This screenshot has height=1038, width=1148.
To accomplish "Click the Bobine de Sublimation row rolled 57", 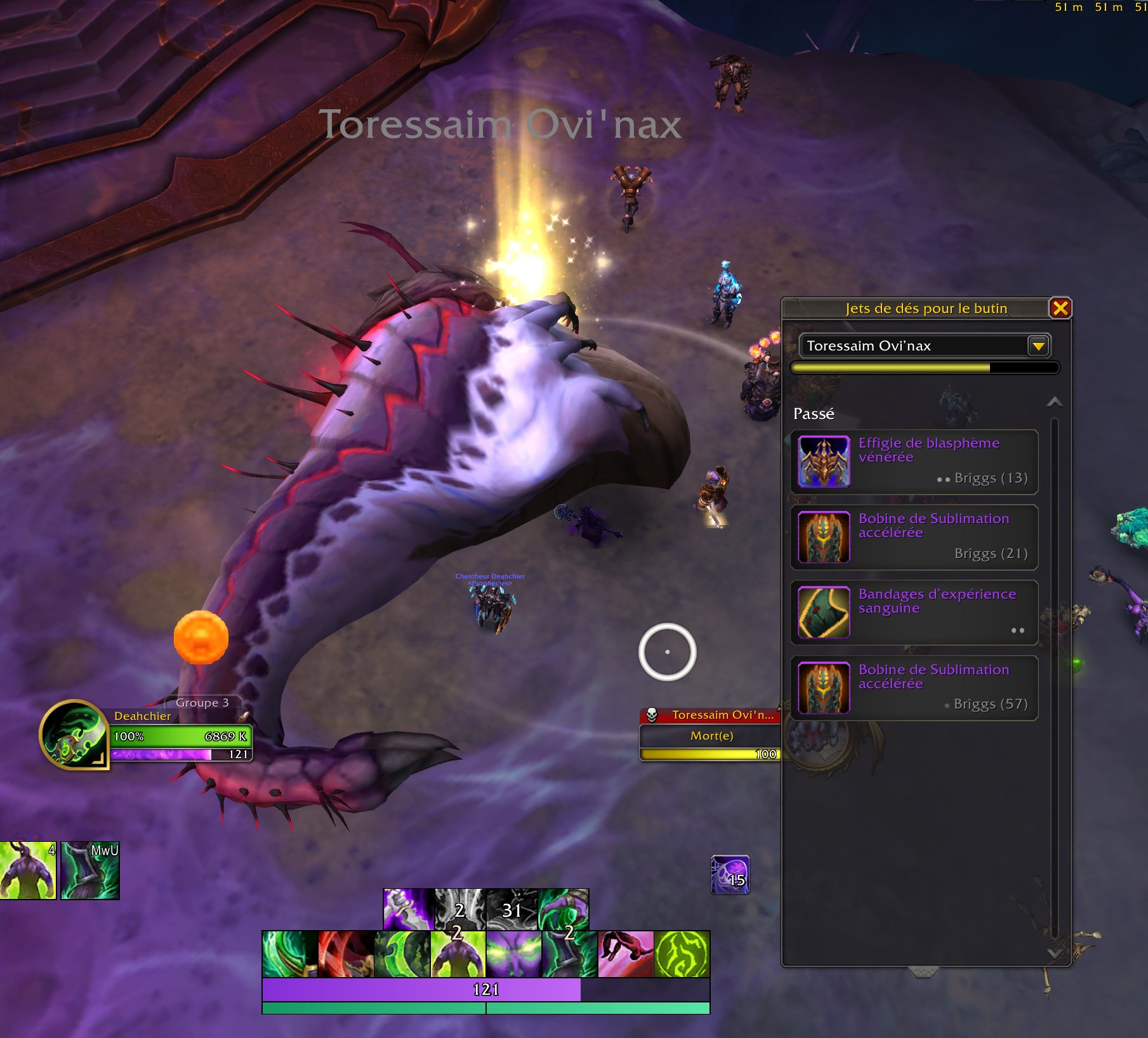I will [914, 688].
